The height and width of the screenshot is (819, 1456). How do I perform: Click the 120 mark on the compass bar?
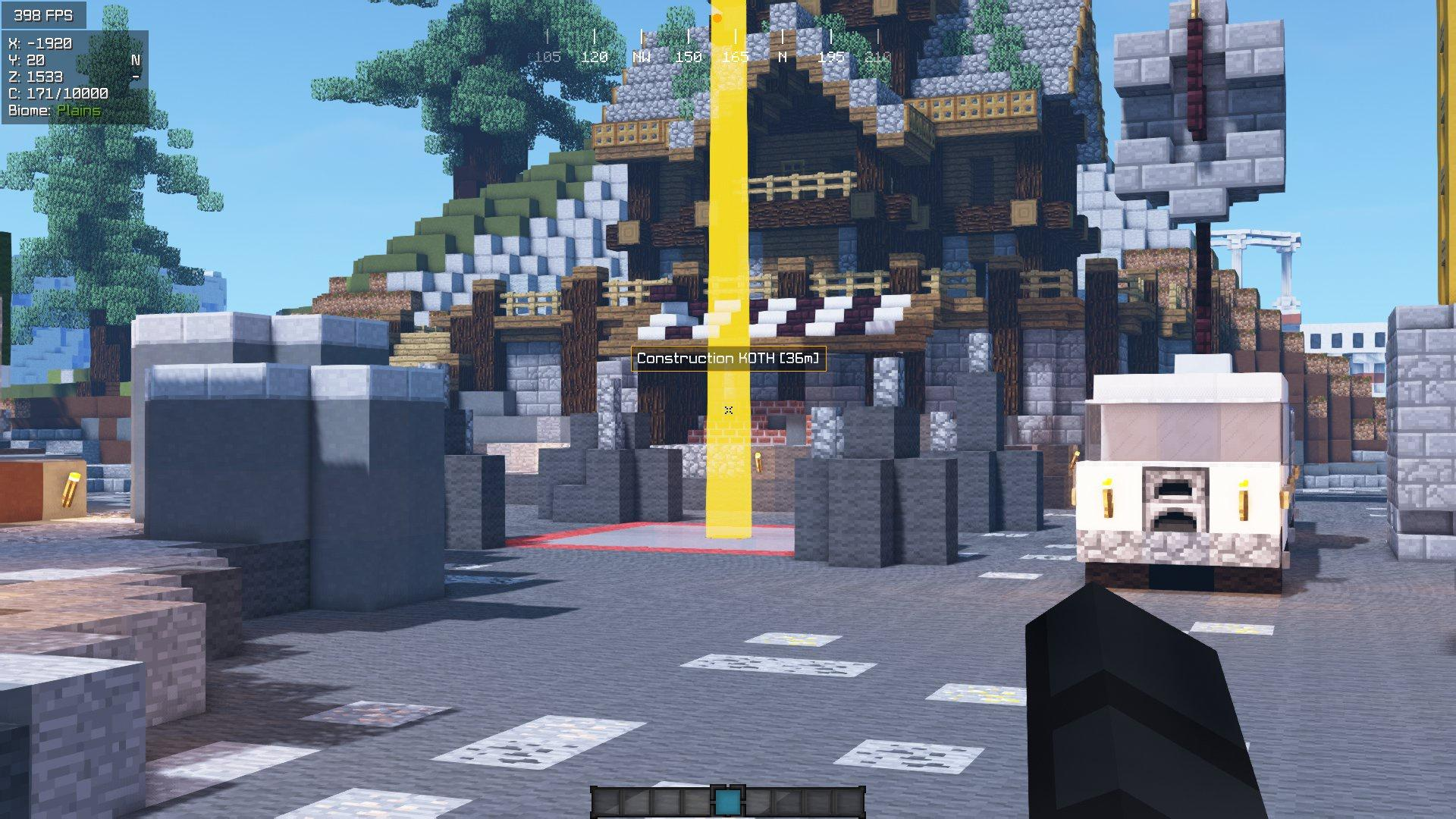point(596,55)
